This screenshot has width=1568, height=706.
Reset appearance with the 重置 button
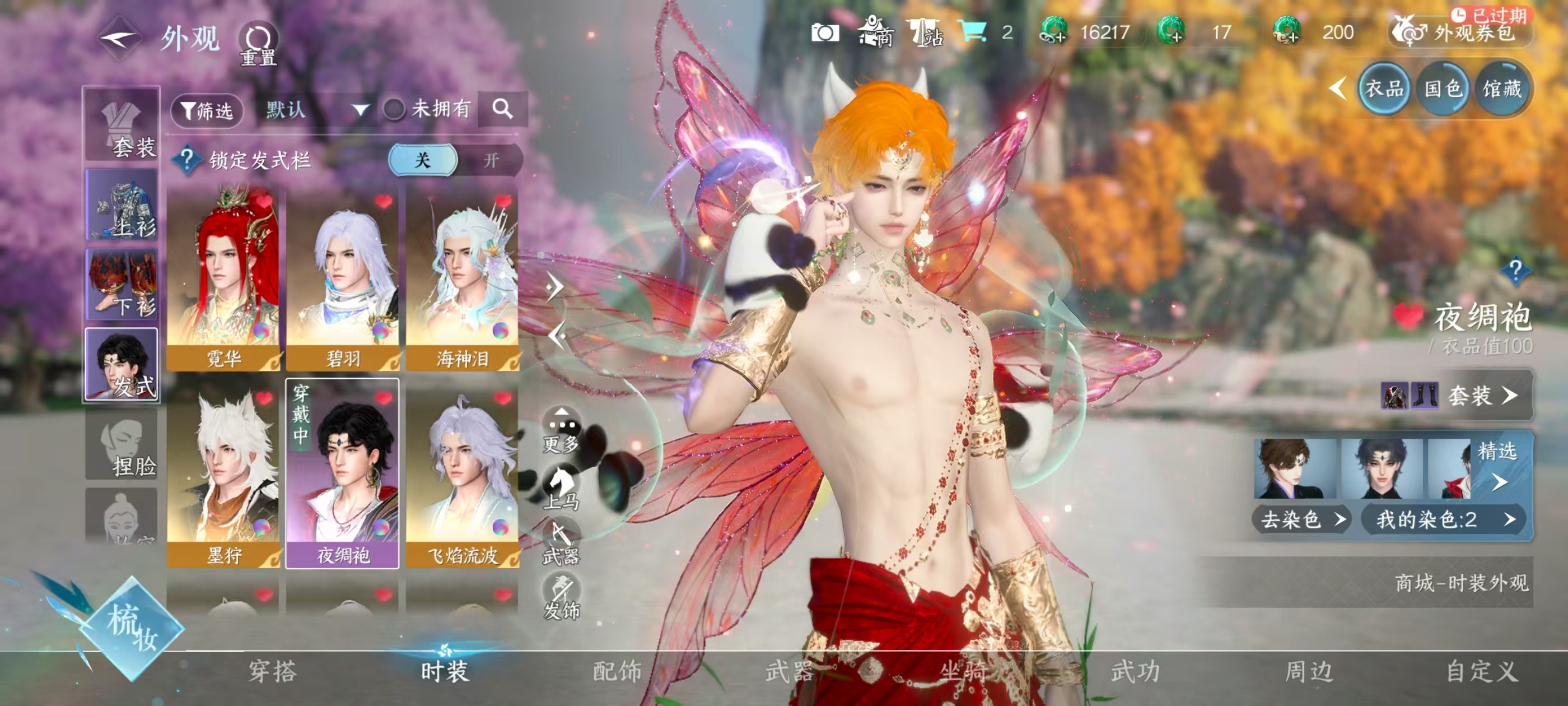[258, 44]
